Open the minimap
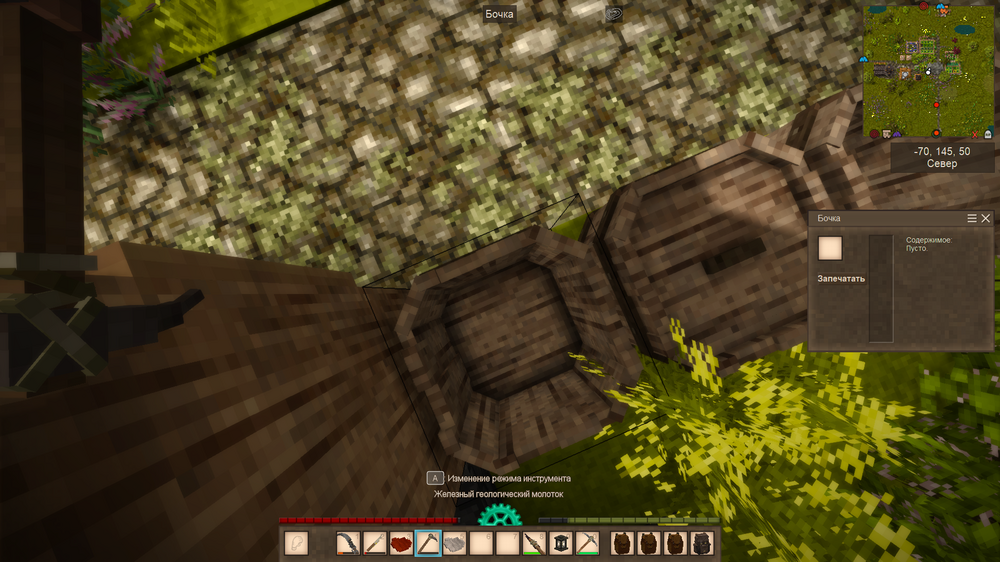The image size is (1000, 562). [x=928, y=70]
